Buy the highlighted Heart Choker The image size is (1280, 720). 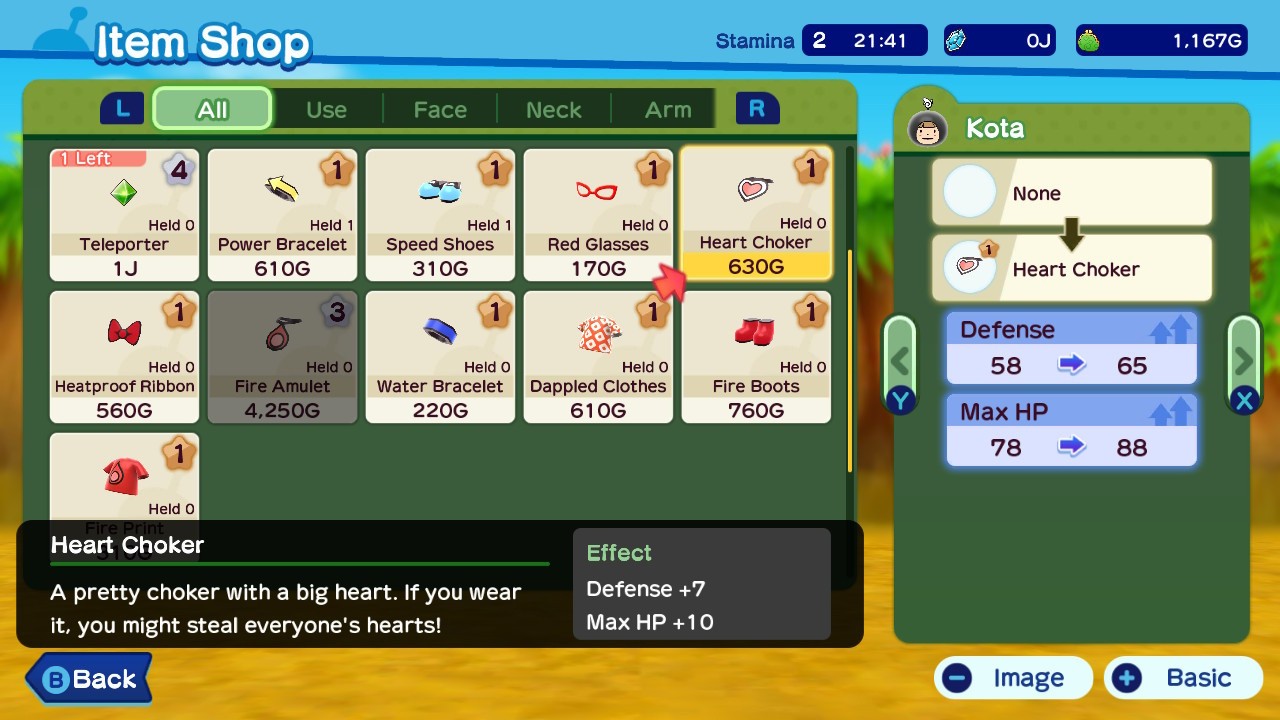tap(756, 213)
